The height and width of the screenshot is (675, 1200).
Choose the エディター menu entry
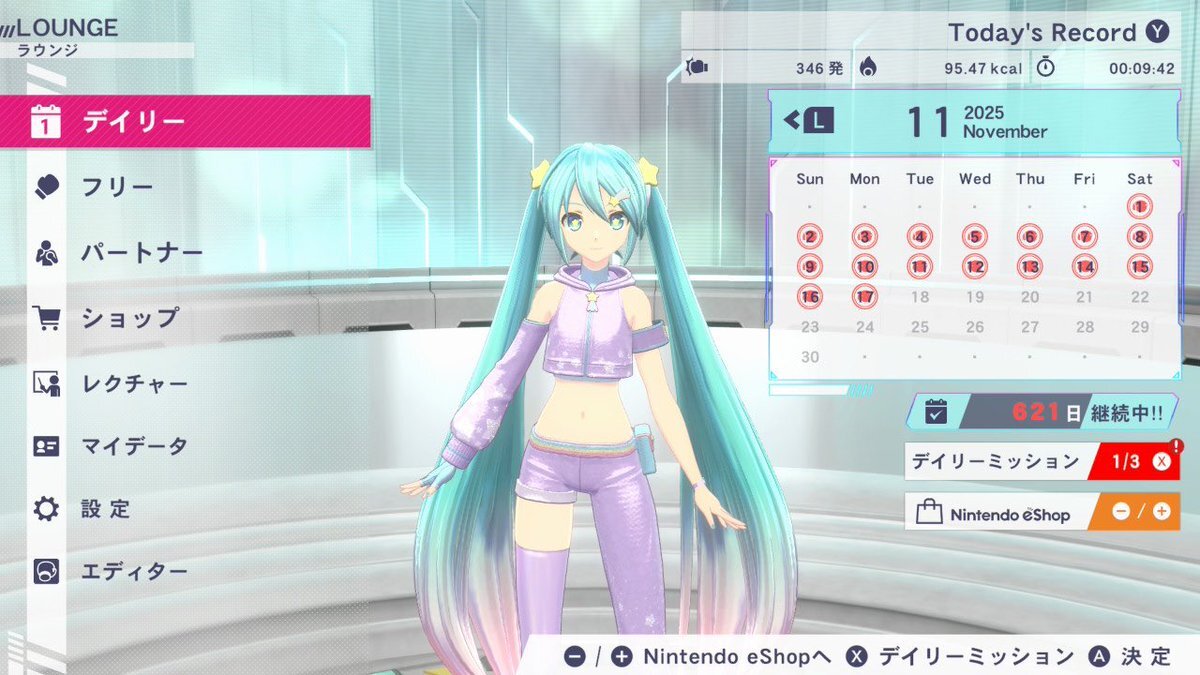pos(135,572)
